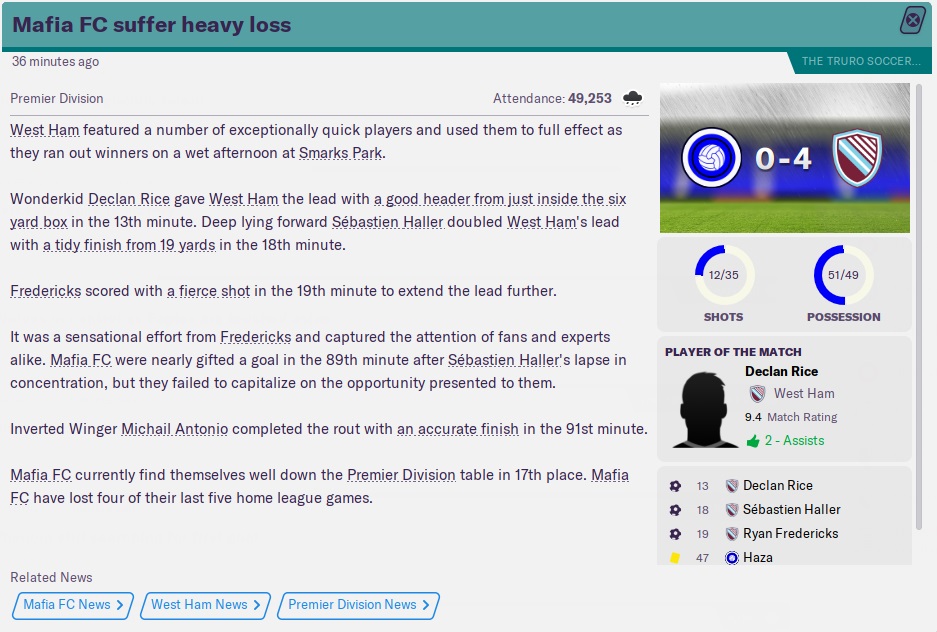Click the Mafia FC club crest
The height and width of the screenshot is (632, 937).
pos(711,158)
